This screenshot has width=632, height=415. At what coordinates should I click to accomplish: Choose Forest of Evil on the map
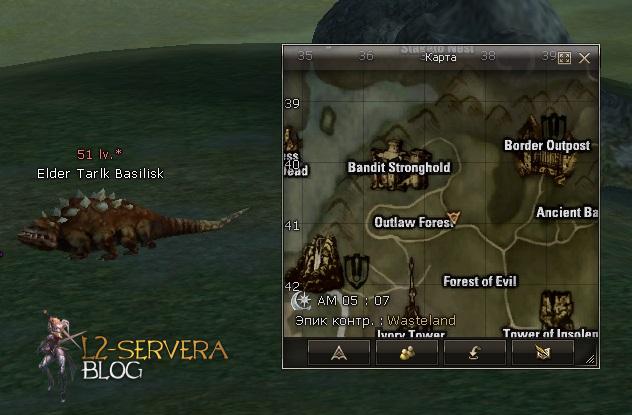479,281
